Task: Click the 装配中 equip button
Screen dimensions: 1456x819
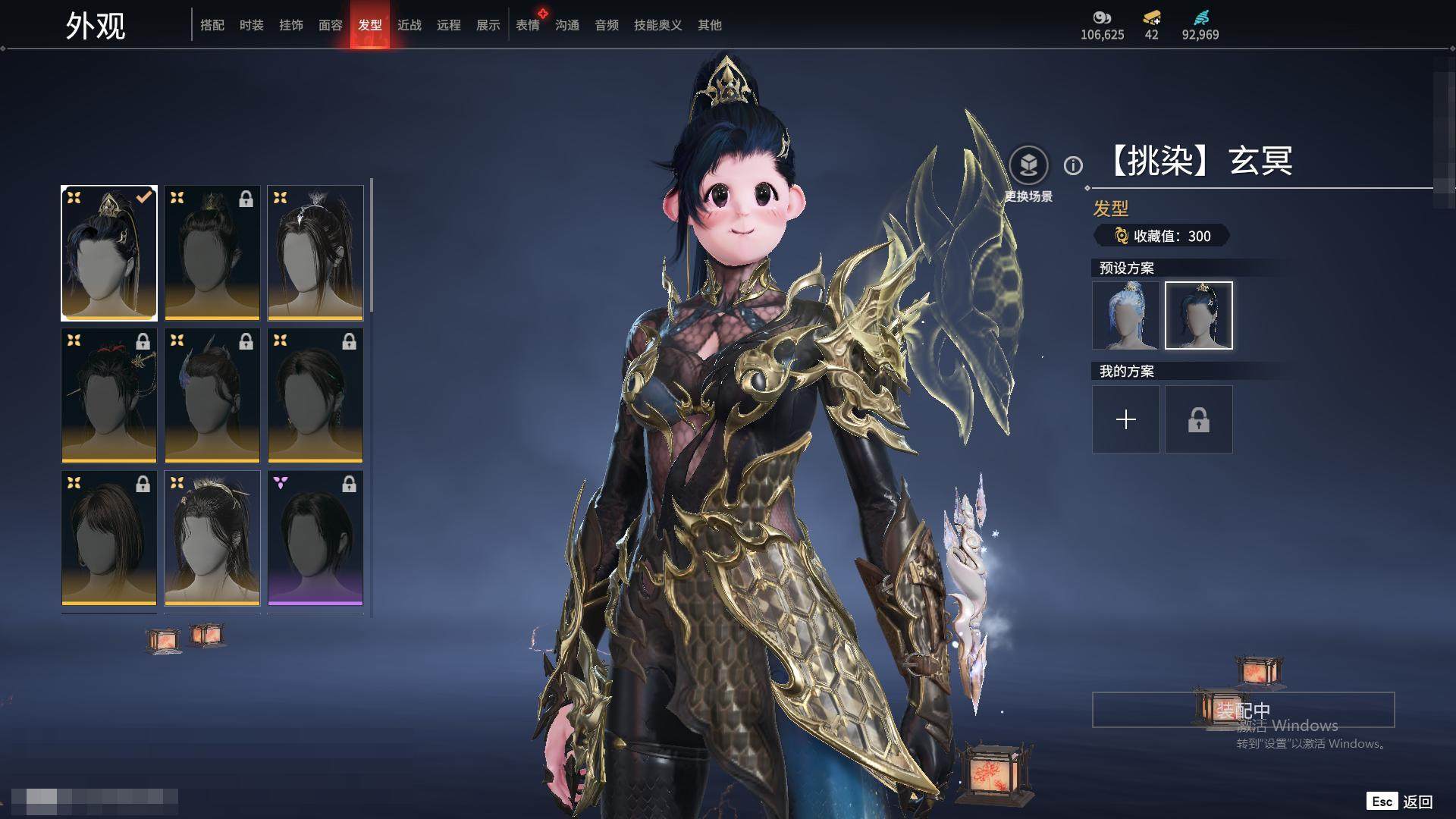Action: pyautogui.click(x=1243, y=710)
